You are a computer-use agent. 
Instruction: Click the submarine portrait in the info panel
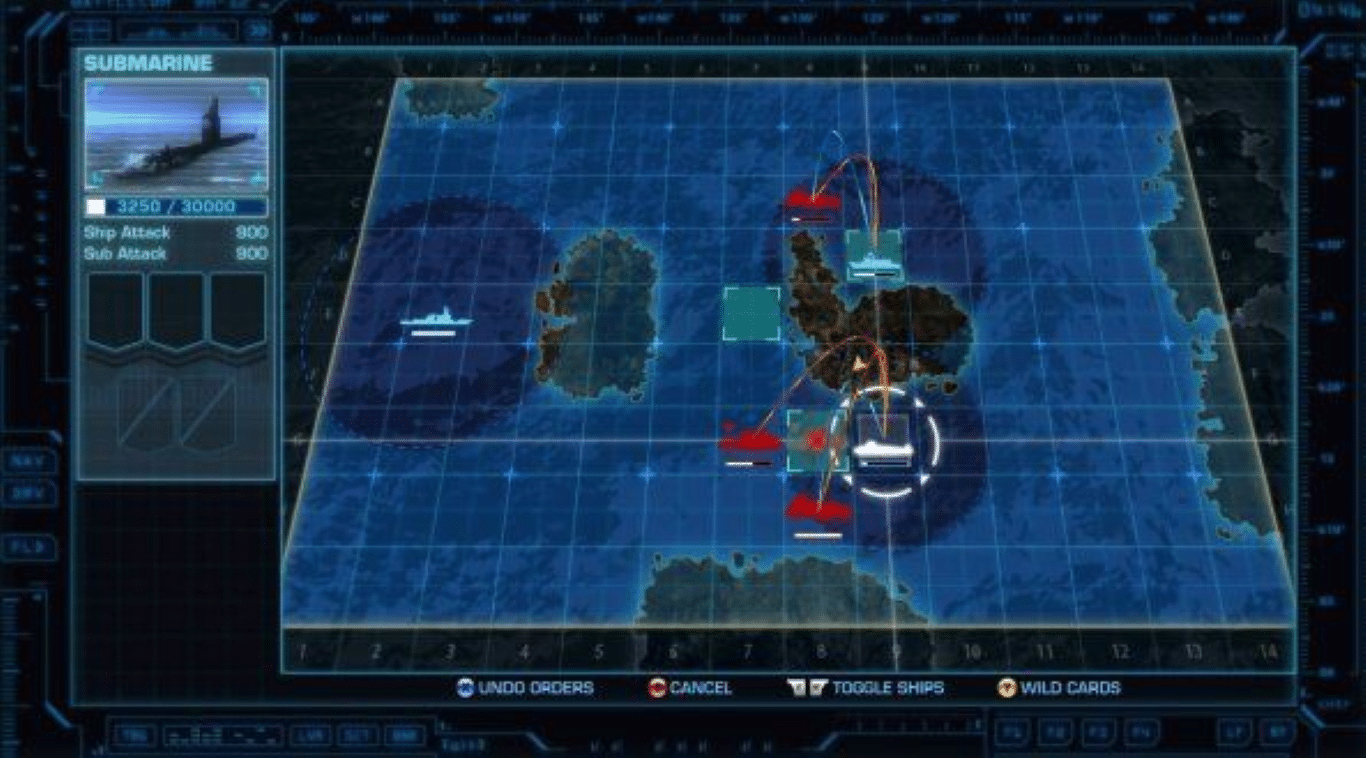point(176,135)
